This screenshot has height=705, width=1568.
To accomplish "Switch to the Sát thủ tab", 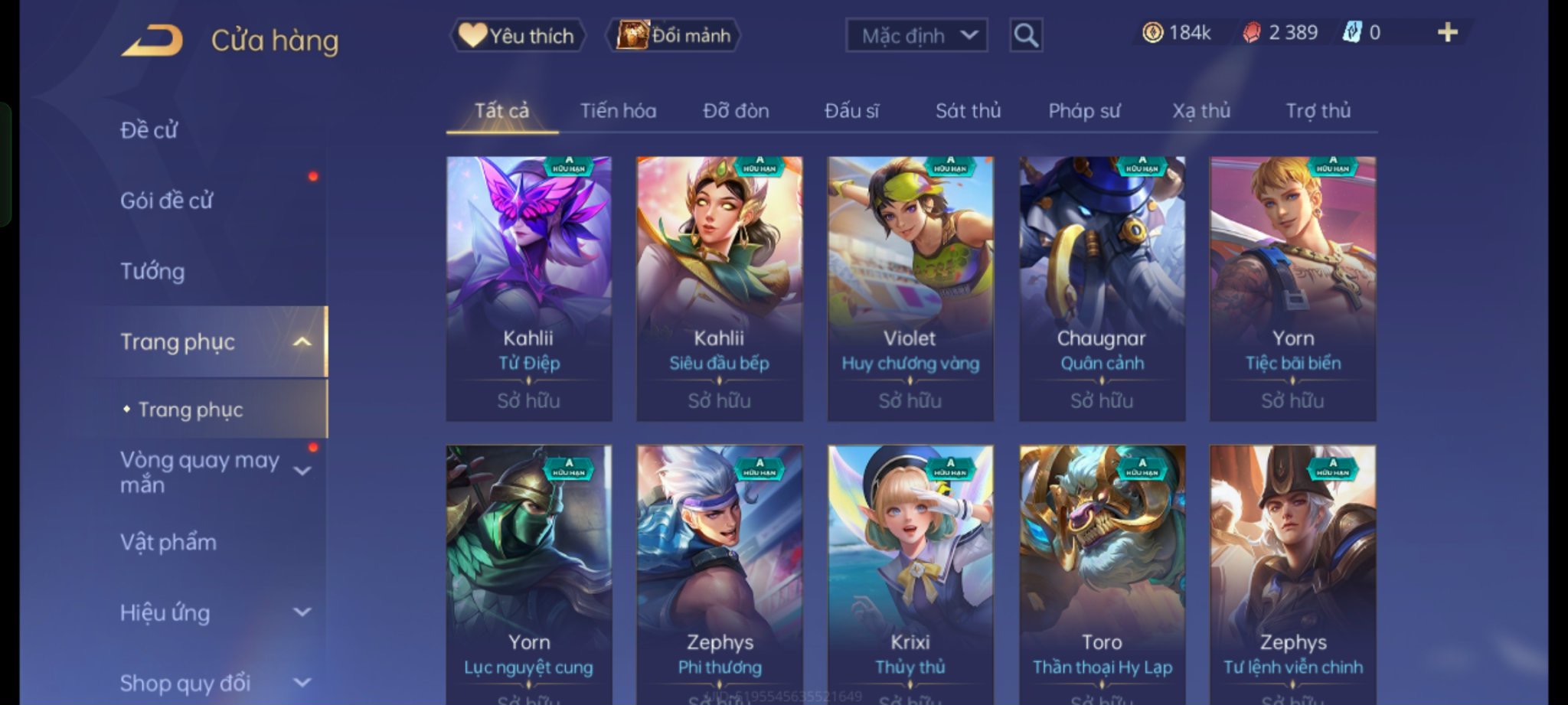I will pyautogui.click(x=968, y=111).
